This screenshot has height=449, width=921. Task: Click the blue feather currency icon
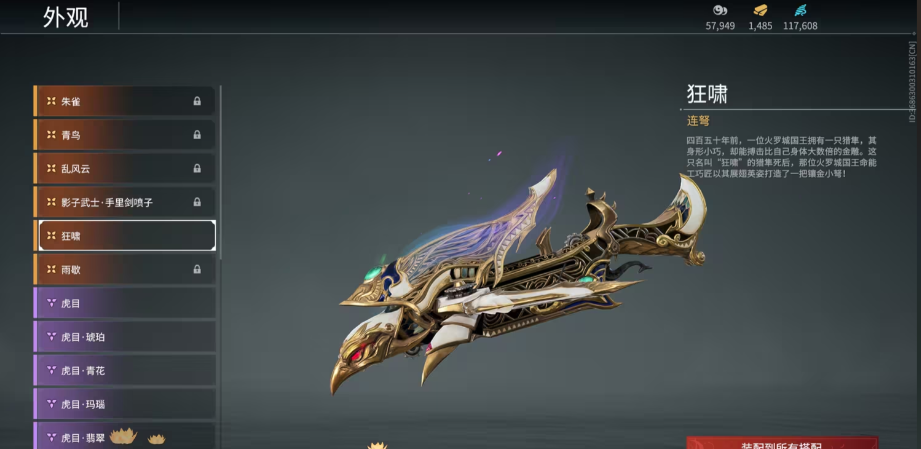tap(800, 10)
